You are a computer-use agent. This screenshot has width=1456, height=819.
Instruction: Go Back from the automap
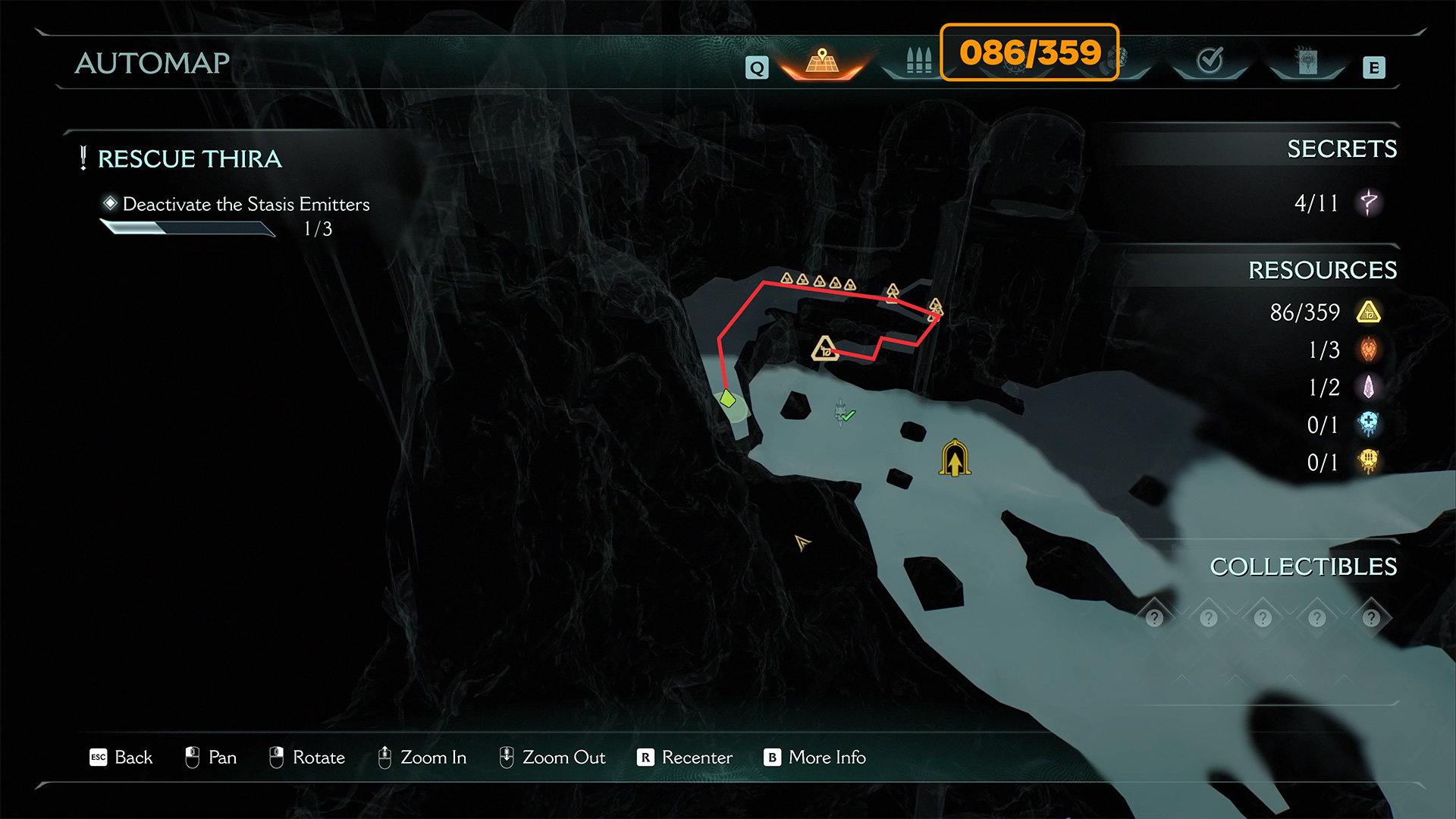[121, 758]
